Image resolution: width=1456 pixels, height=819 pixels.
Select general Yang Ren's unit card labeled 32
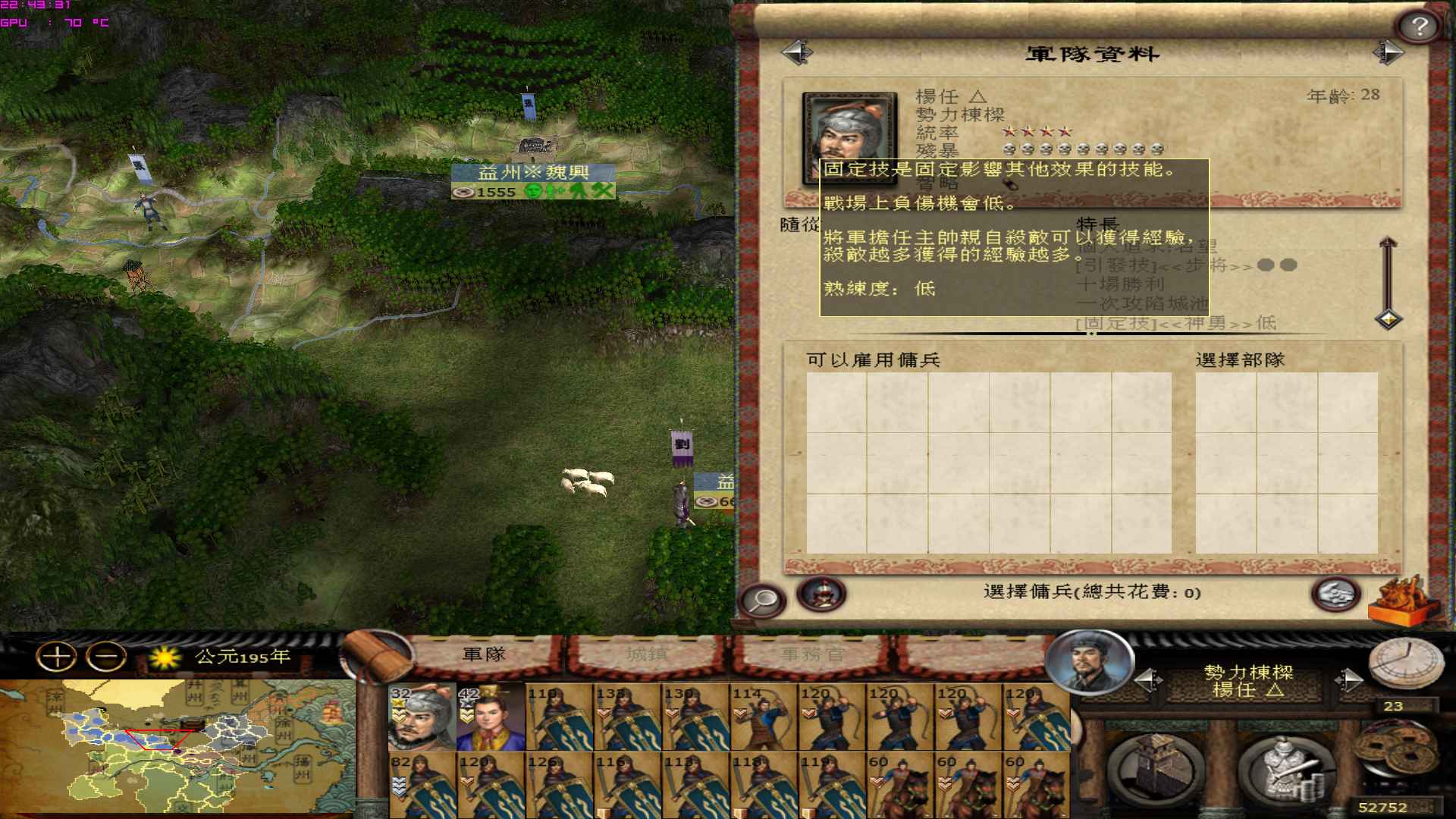tap(421, 717)
